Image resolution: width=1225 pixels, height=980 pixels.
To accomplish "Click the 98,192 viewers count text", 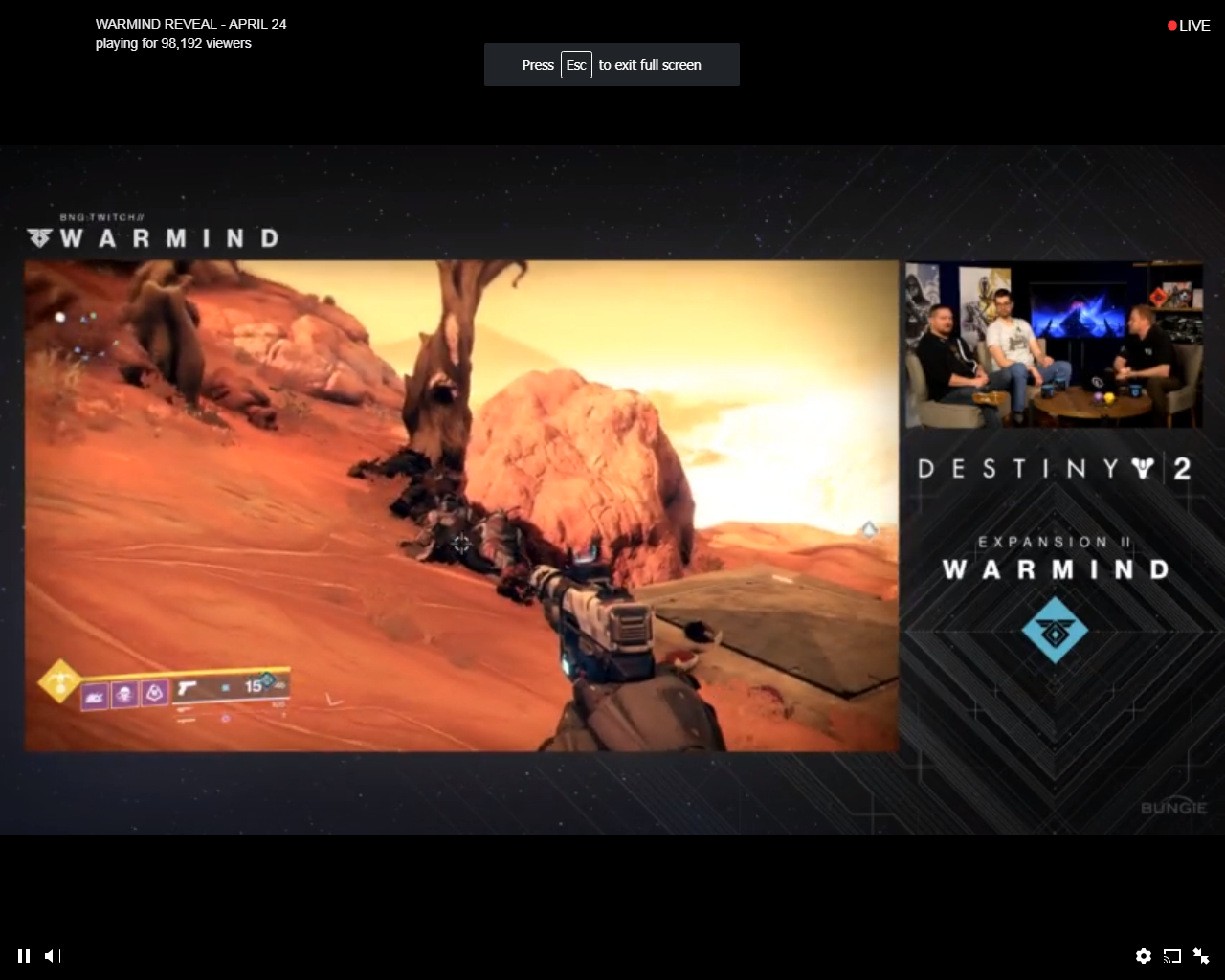I will click(x=172, y=43).
